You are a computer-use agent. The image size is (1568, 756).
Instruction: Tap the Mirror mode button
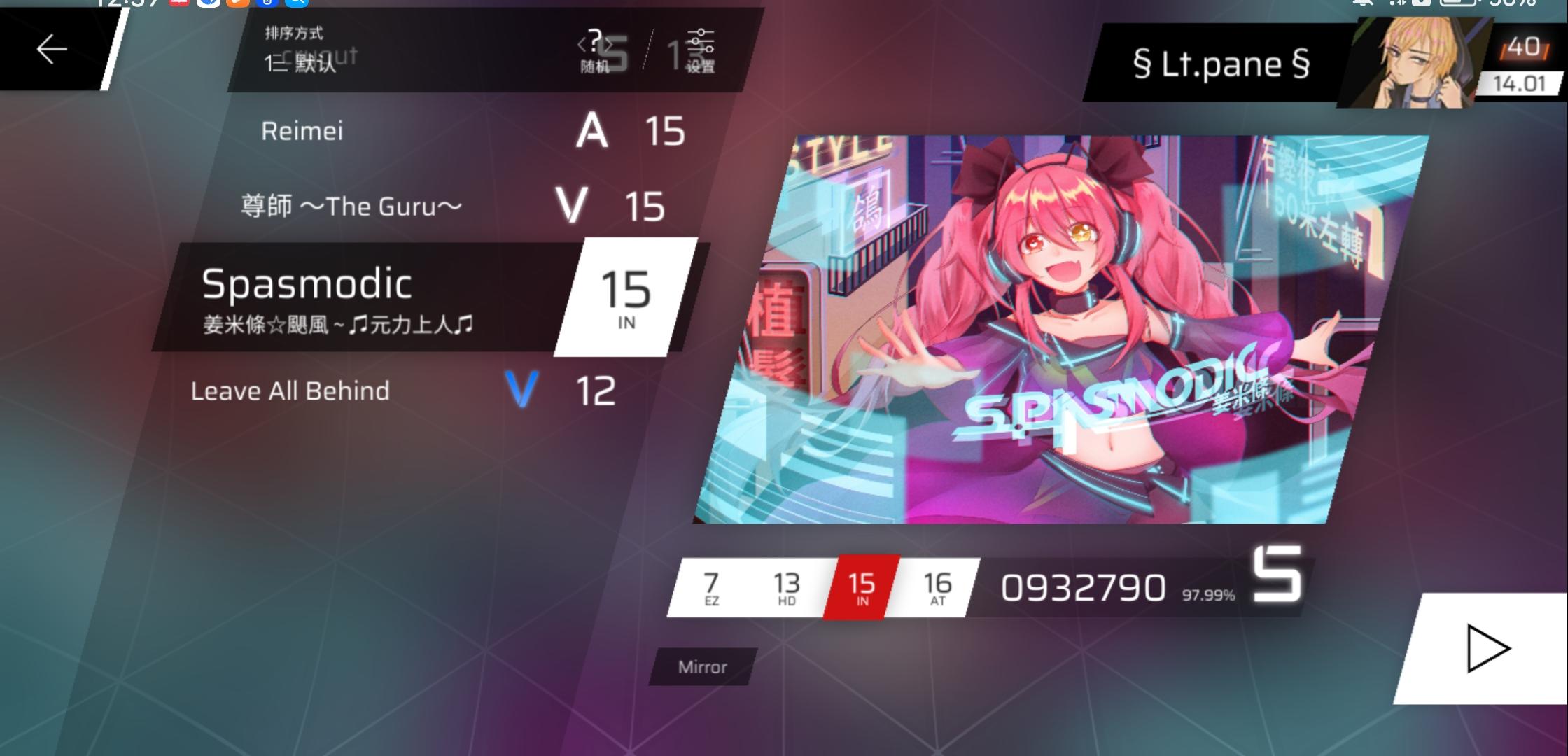[x=701, y=667]
